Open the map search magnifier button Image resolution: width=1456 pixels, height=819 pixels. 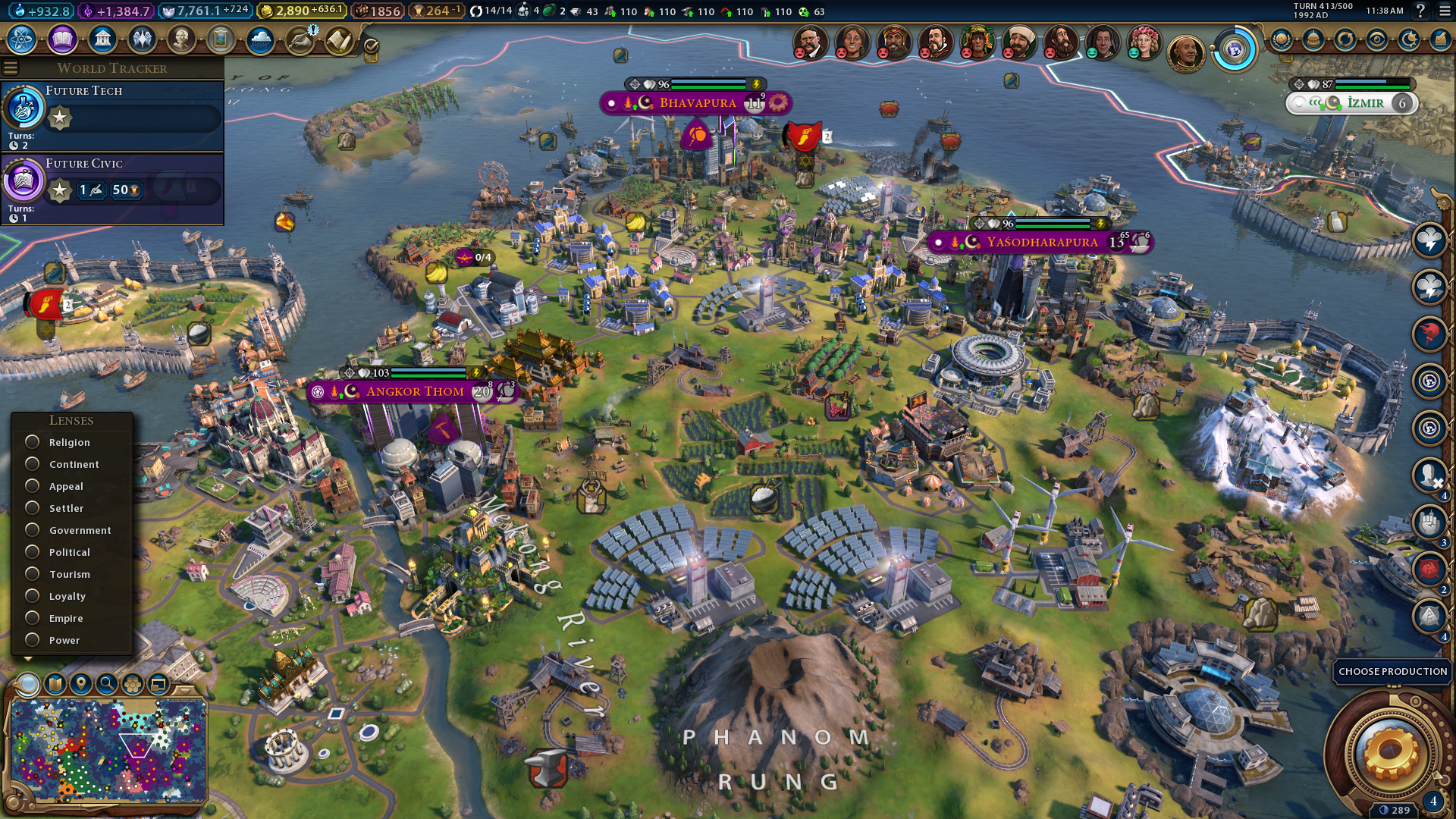(107, 684)
